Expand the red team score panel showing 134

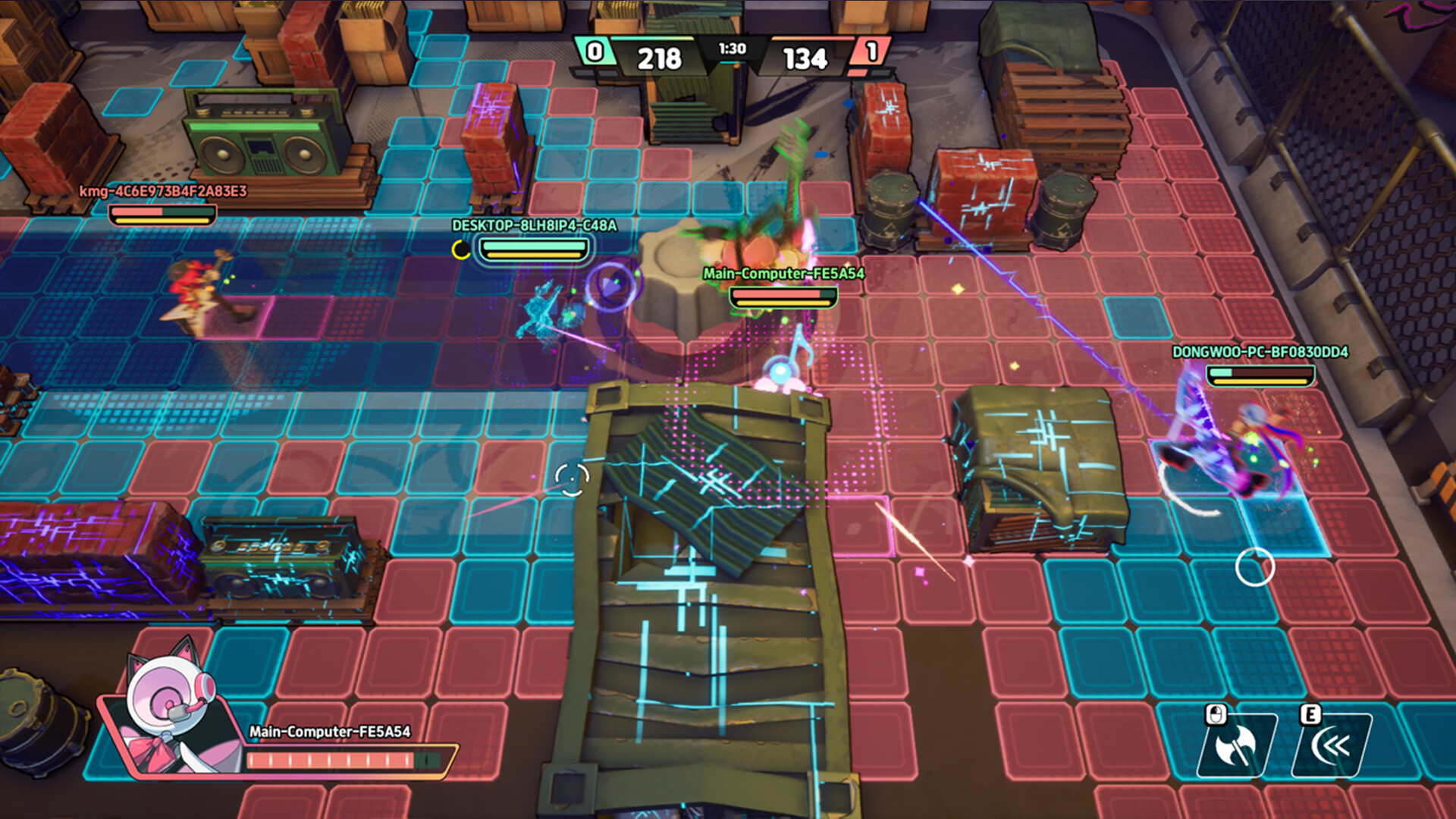804,57
